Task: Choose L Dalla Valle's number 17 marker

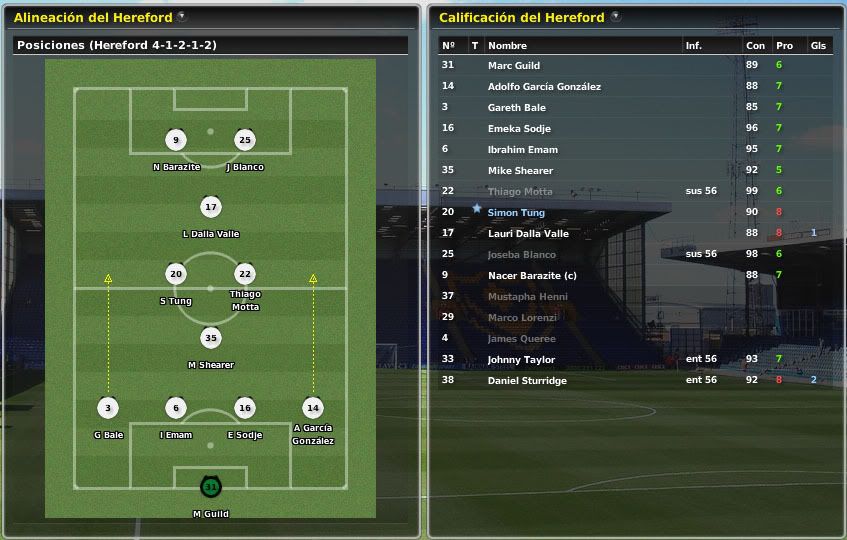Action: click(210, 207)
